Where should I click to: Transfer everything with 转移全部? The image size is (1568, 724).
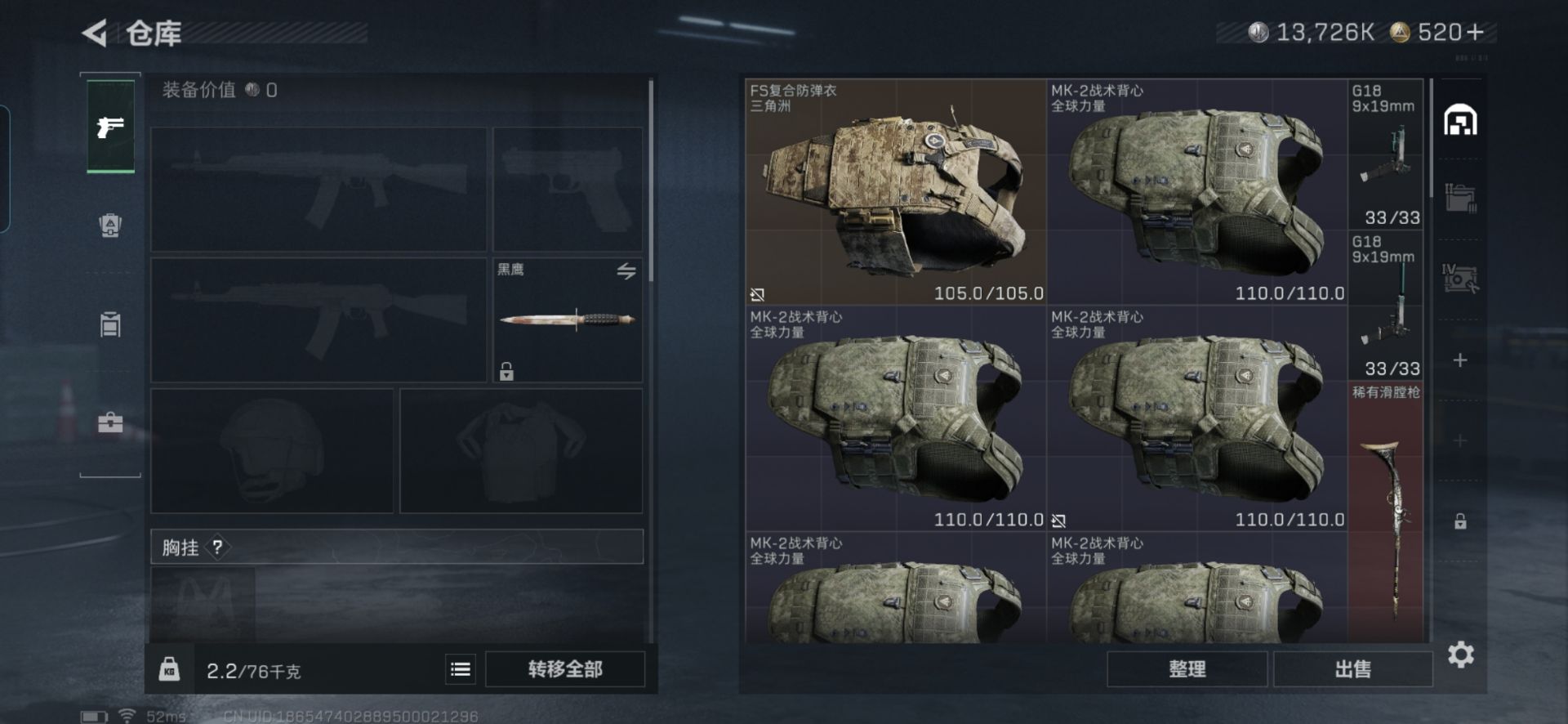565,670
